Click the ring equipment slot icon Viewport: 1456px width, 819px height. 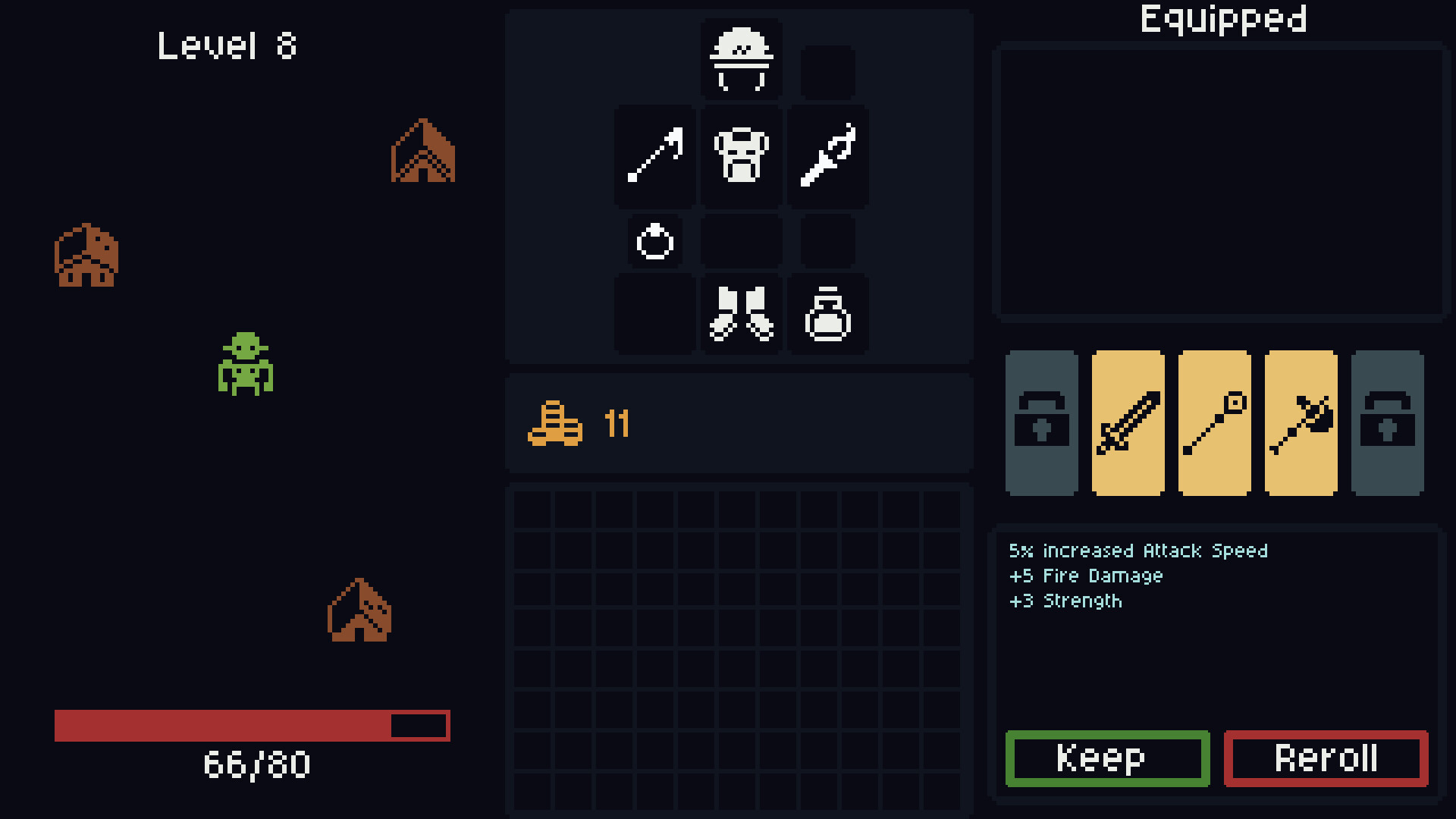(x=654, y=241)
